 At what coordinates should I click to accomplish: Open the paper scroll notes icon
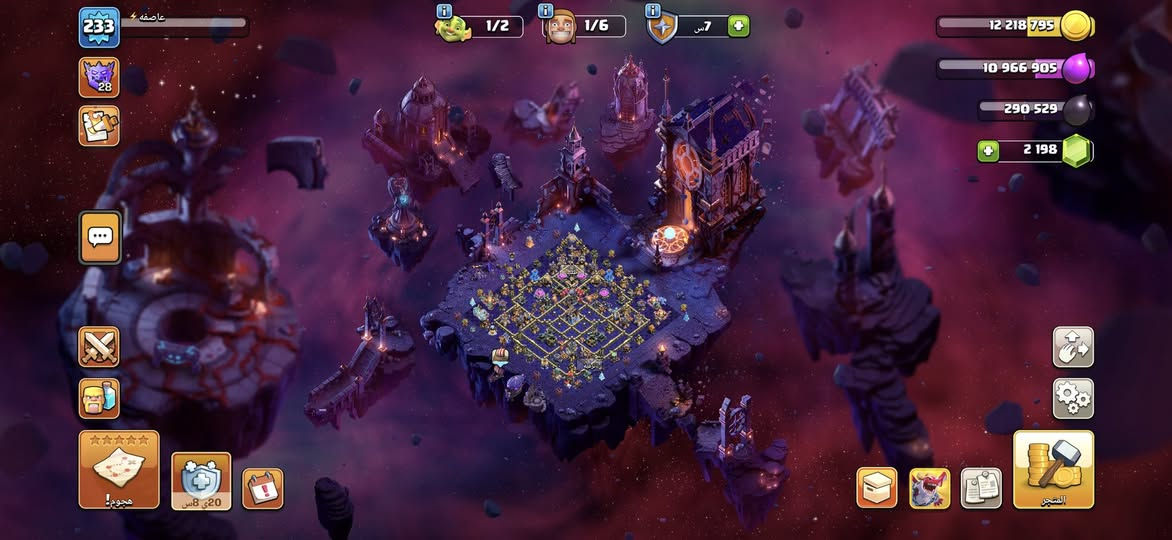(981, 488)
